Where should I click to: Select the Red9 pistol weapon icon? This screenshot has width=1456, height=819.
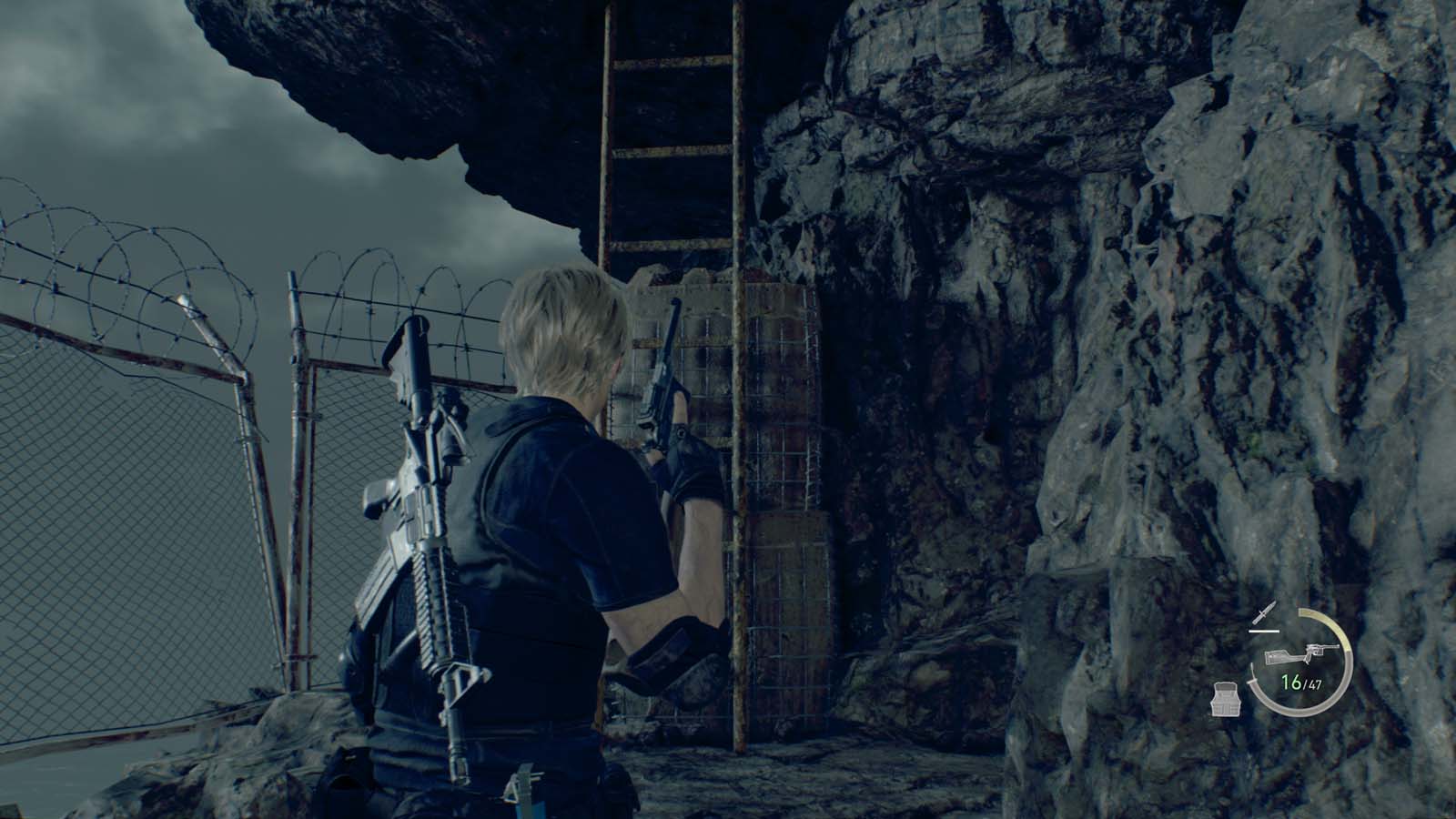(x=1301, y=653)
